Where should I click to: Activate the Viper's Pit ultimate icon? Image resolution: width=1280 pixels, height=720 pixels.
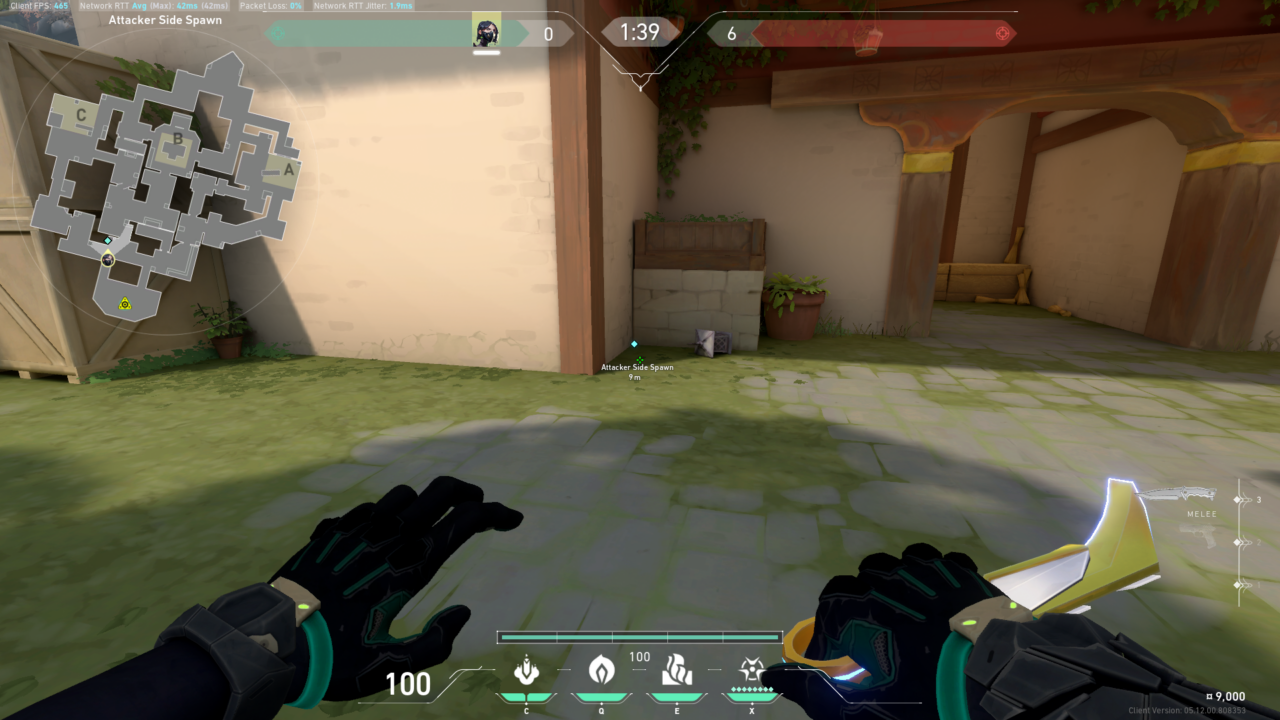coord(751,670)
